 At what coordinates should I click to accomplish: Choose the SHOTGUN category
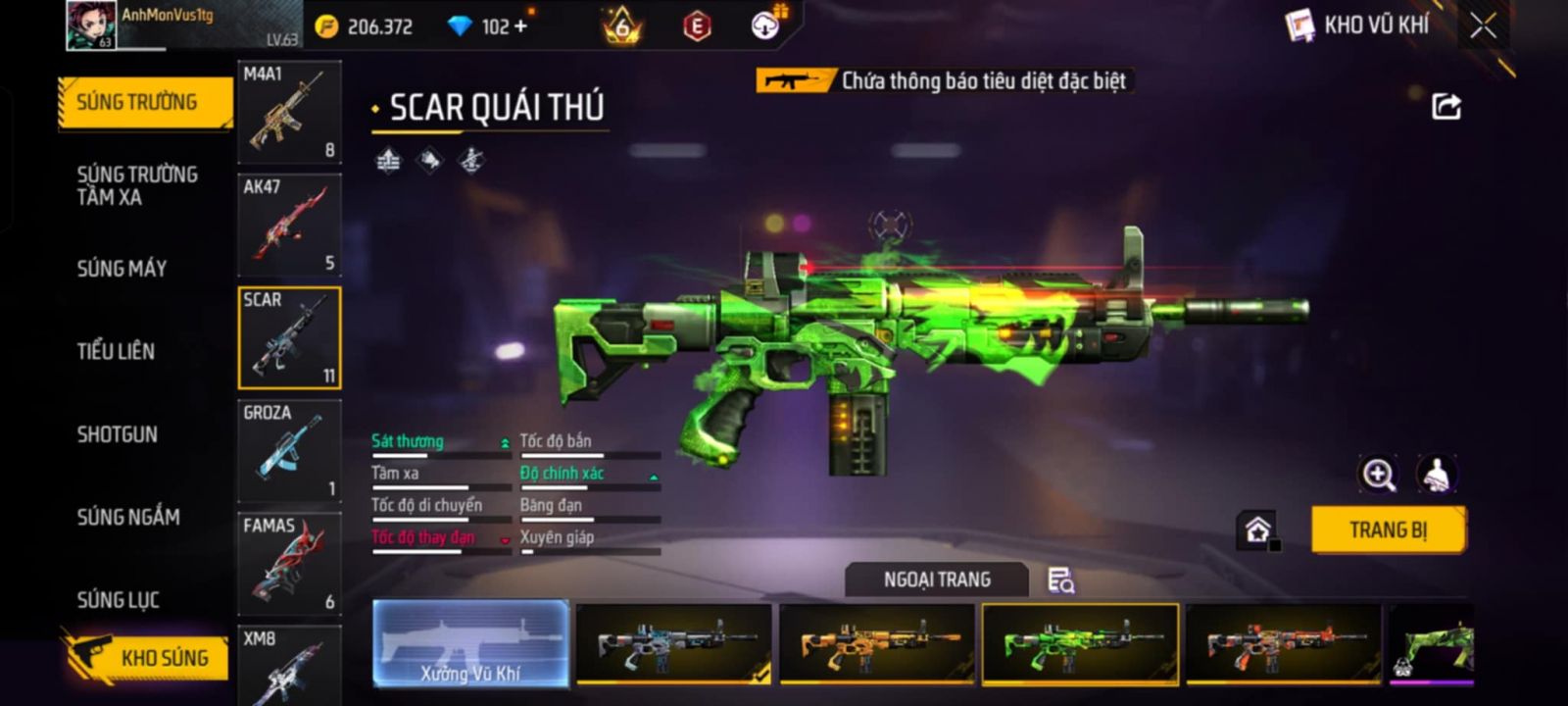tap(117, 434)
